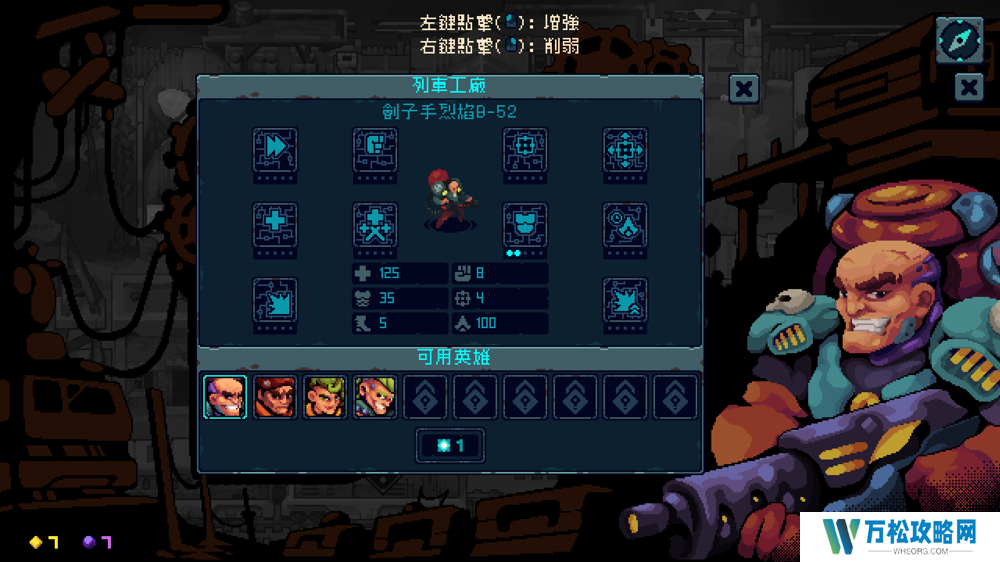Close the train factory panel

pyautogui.click(x=743, y=90)
